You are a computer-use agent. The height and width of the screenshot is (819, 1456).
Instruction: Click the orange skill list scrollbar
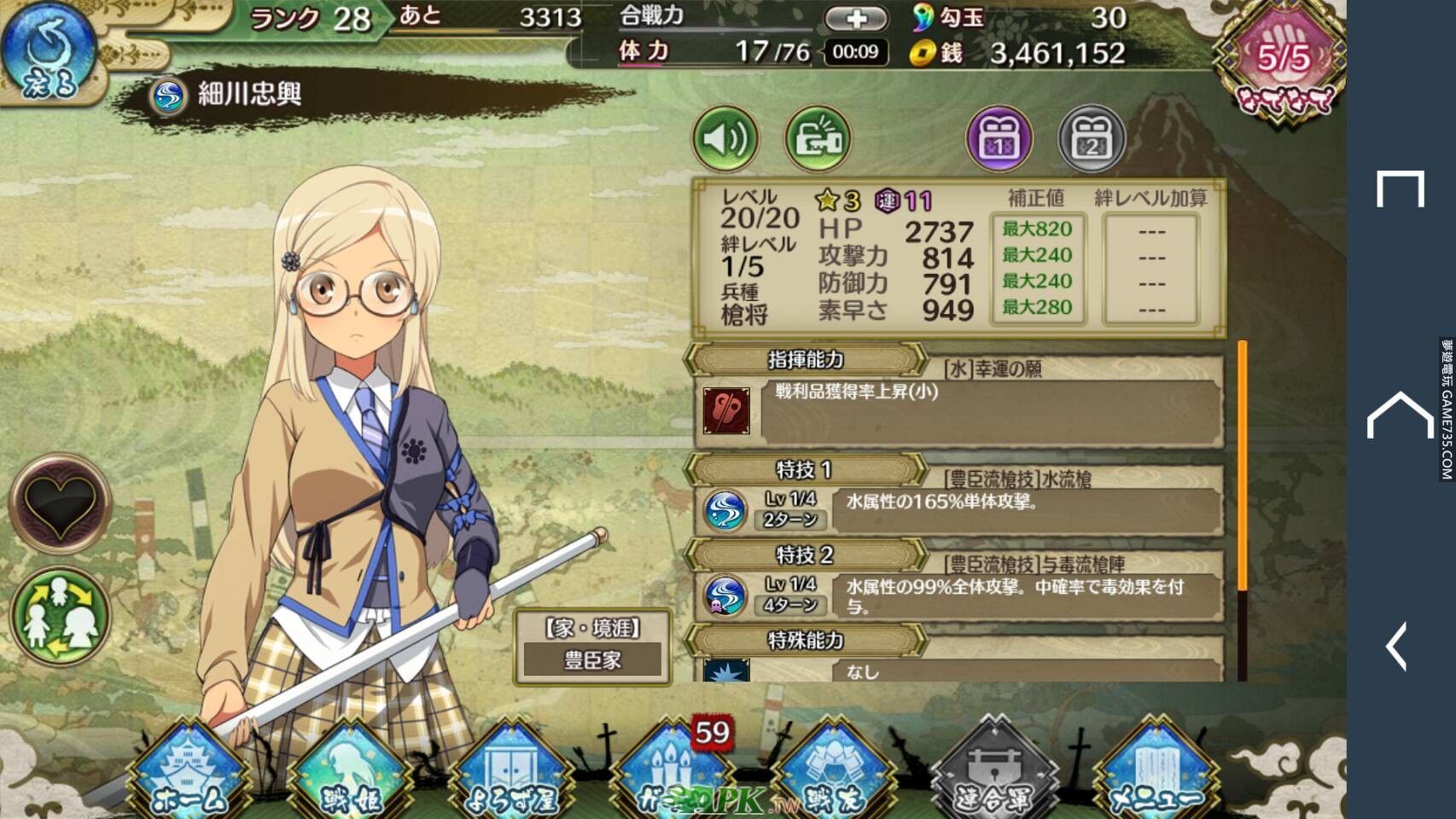pos(1242,465)
